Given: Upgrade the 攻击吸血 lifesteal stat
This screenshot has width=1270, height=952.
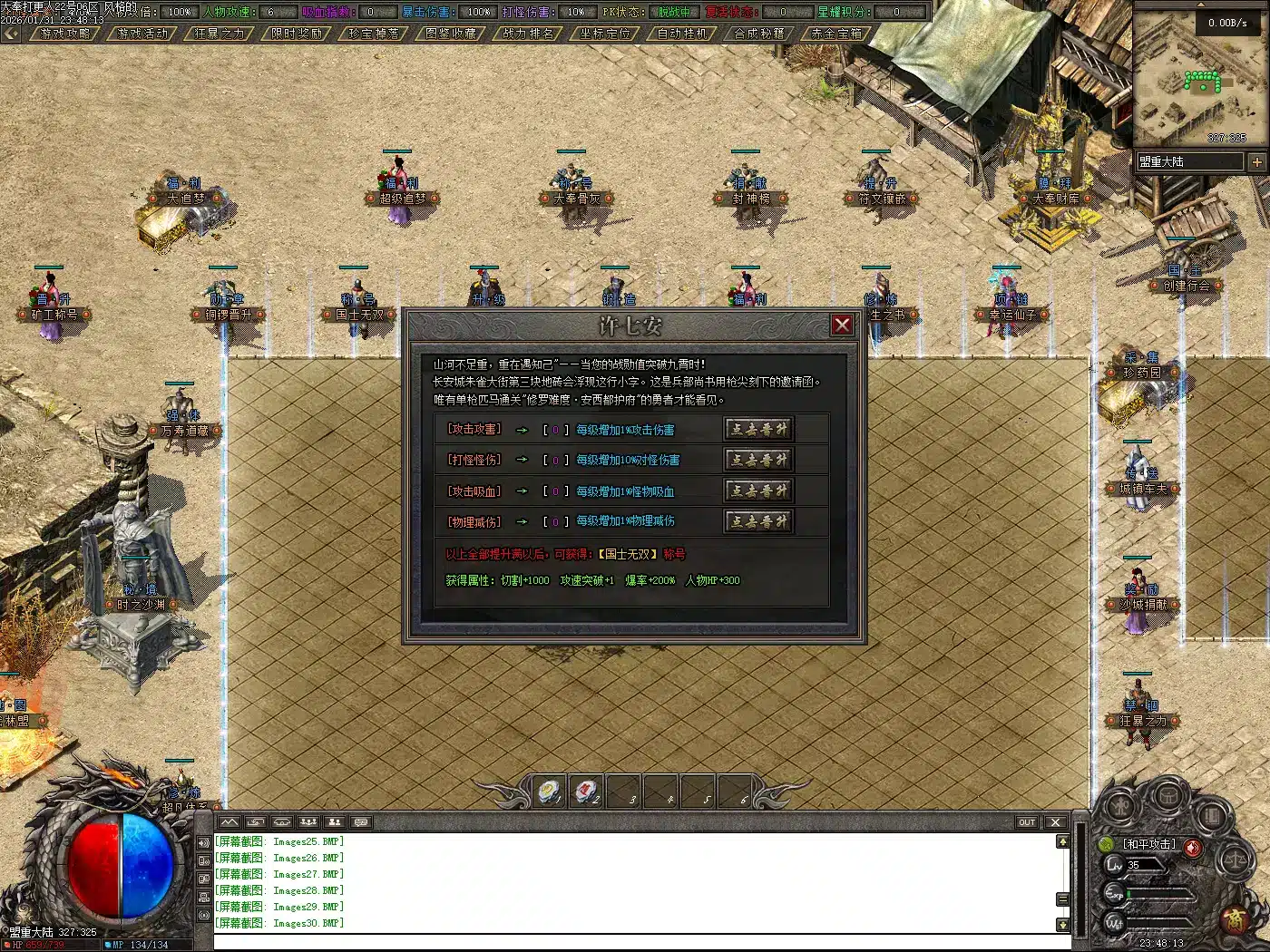Looking at the screenshot, I should click(758, 491).
